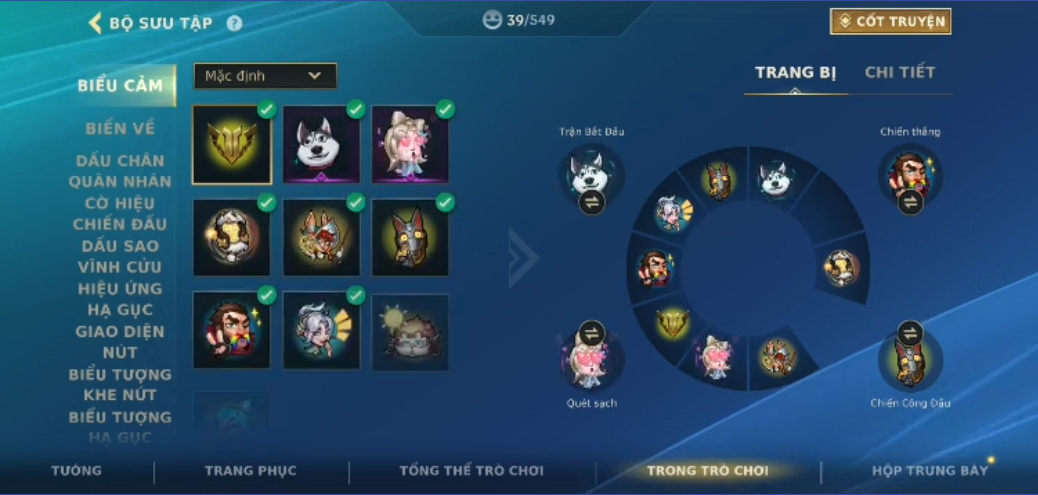The image size is (1038, 495).
Task: Swap the Chiến thắng emote slot
Action: point(909,202)
